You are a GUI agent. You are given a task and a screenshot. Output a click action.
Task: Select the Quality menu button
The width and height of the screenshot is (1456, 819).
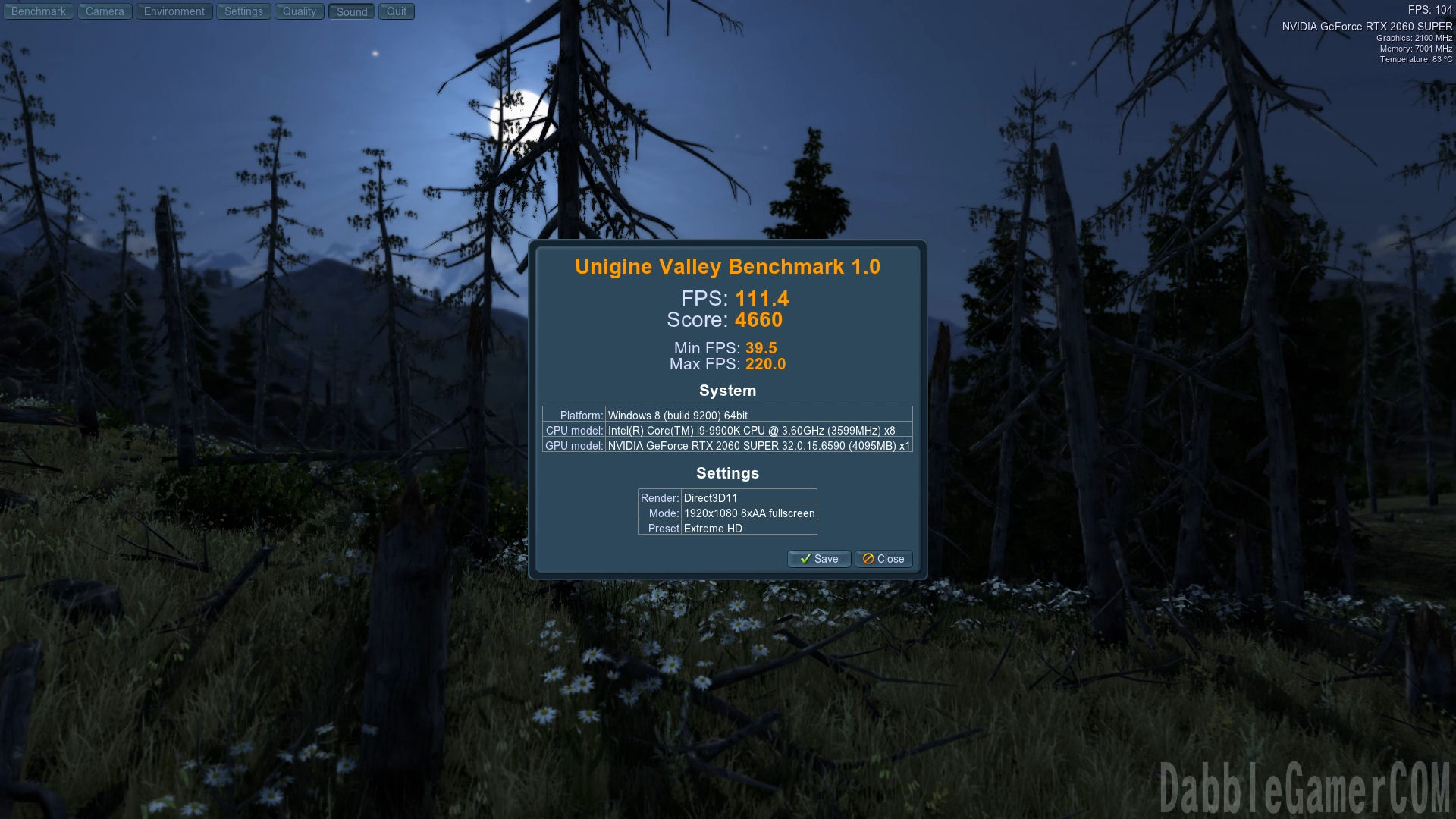300,11
